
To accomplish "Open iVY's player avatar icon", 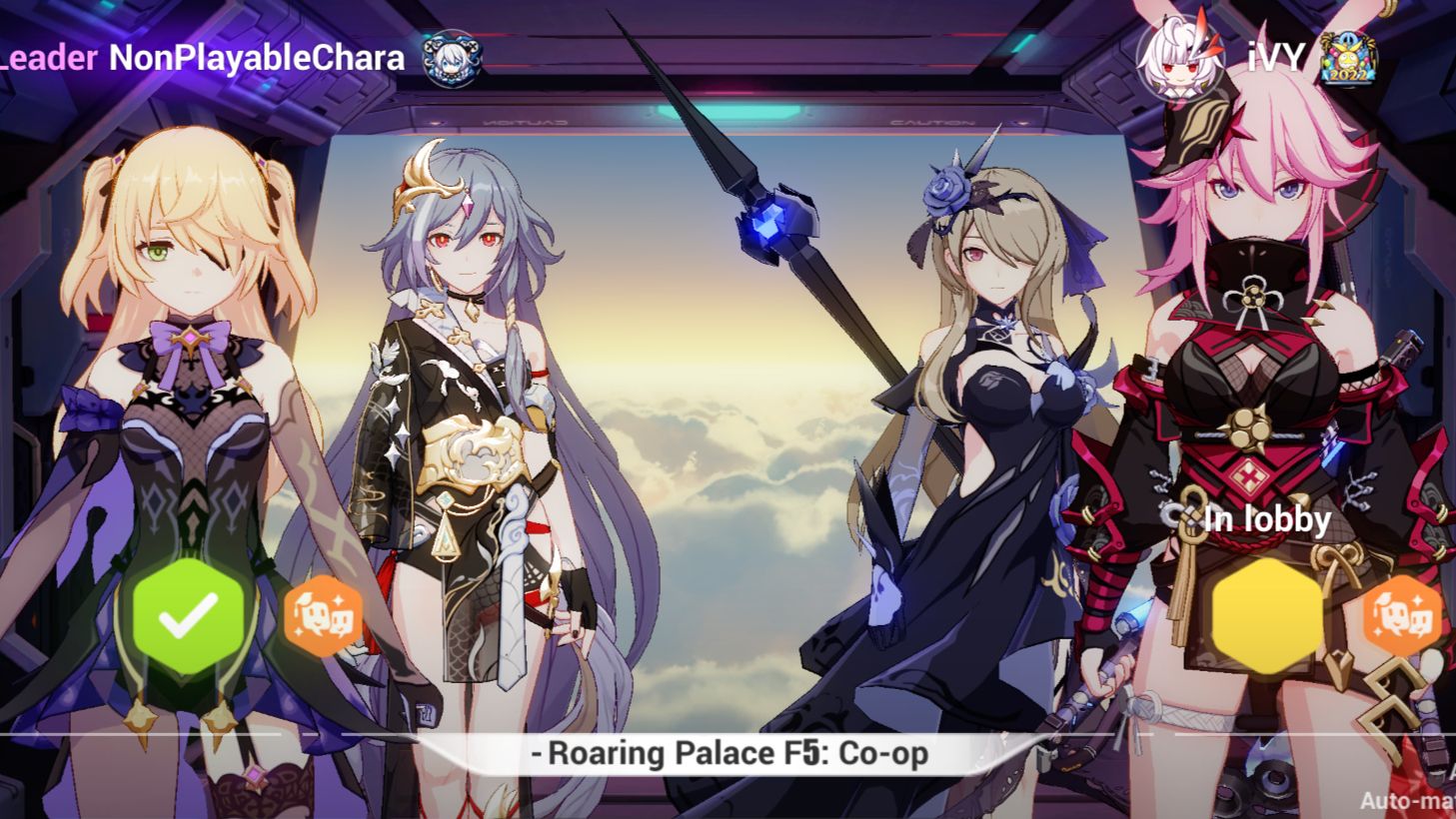I will coord(1179,60).
